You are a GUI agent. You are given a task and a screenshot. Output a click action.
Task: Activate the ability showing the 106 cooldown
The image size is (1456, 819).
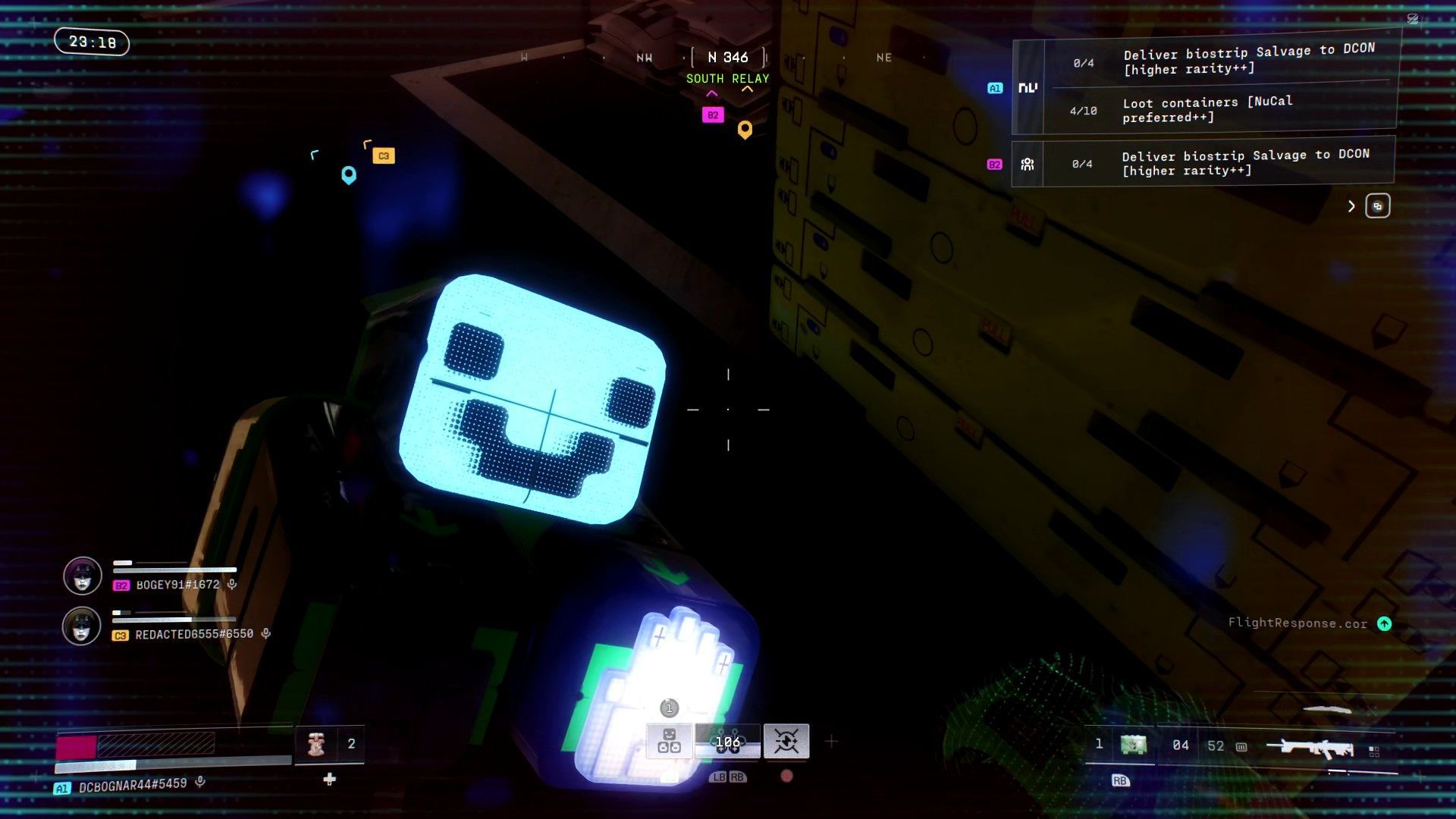727,742
